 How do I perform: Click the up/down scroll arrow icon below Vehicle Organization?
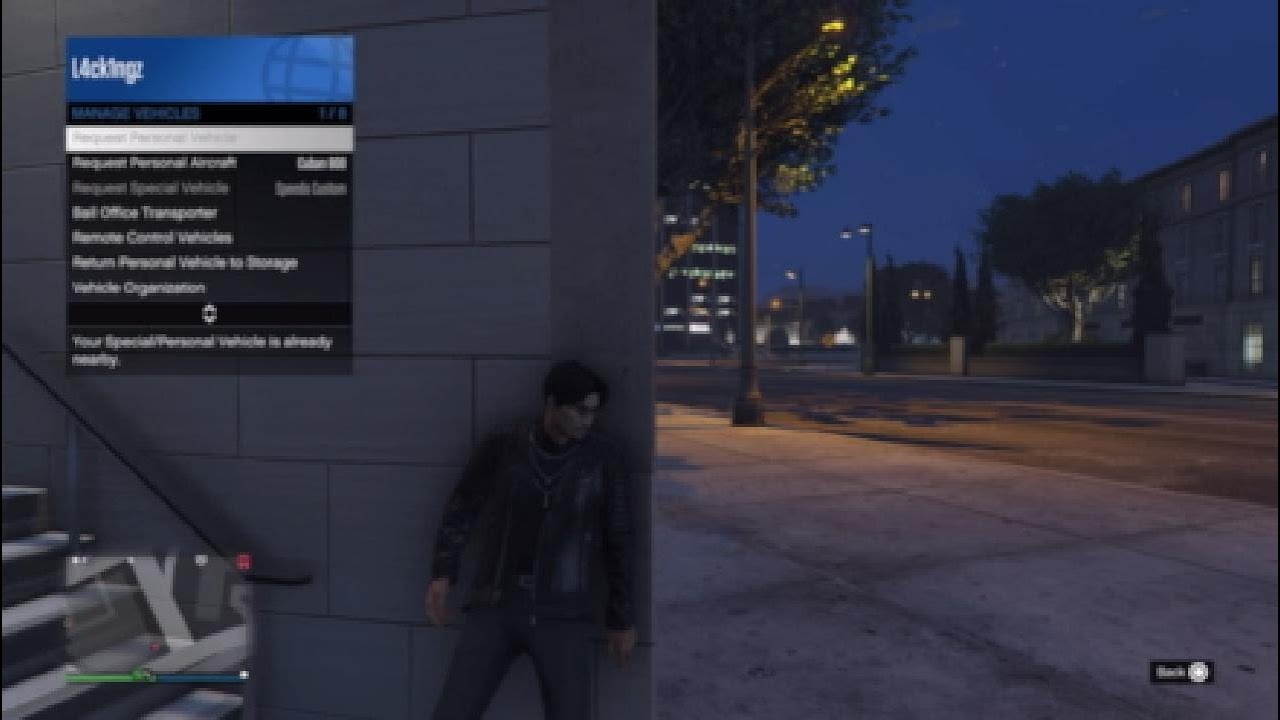tap(210, 313)
